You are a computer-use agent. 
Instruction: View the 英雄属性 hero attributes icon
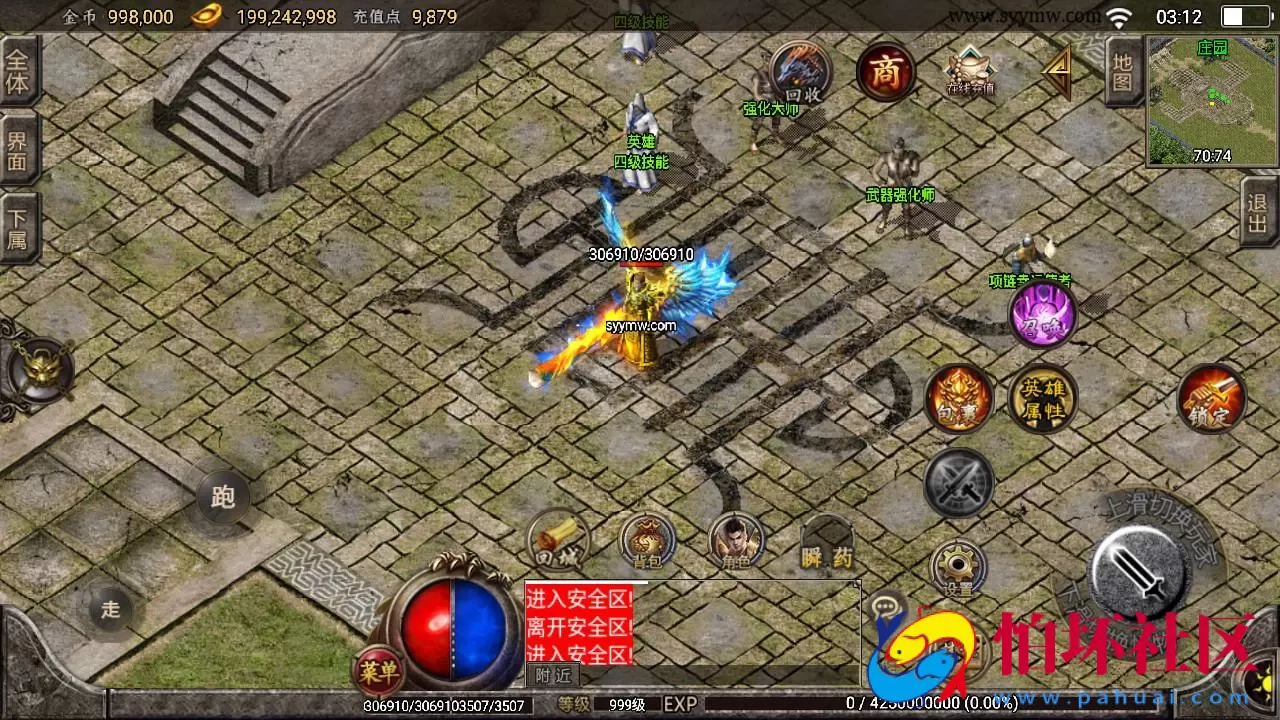pyautogui.click(x=1043, y=398)
